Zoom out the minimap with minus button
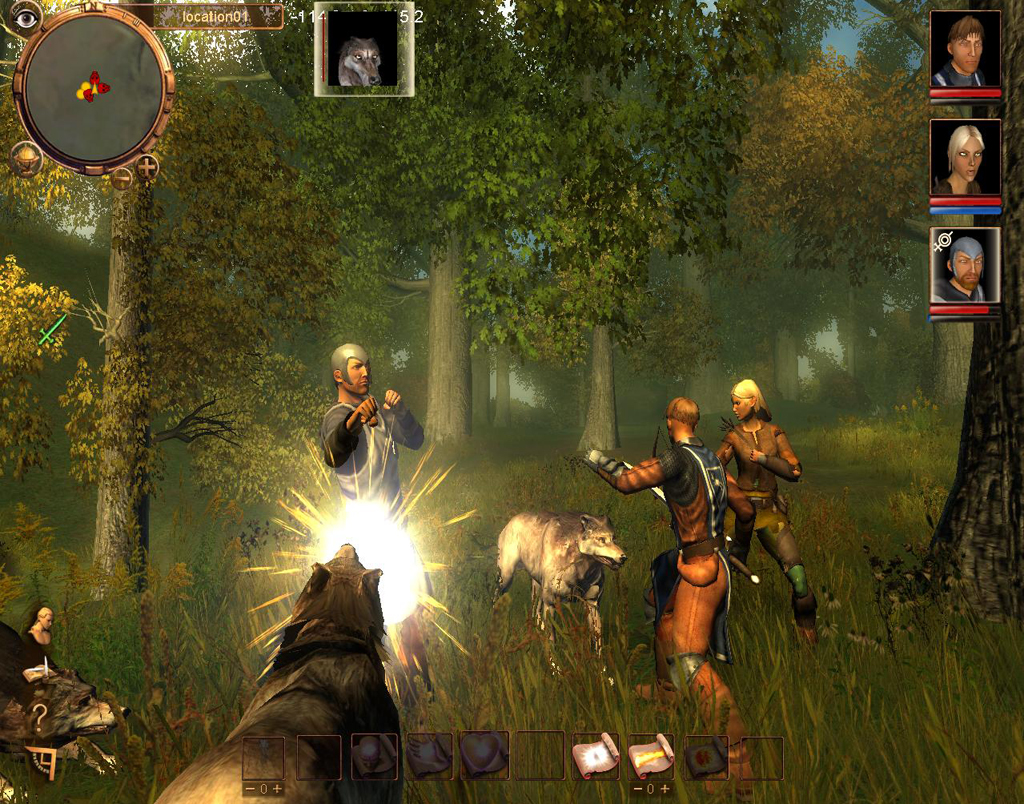The width and height of the screenshot is (1024, 804). point(121,179)
